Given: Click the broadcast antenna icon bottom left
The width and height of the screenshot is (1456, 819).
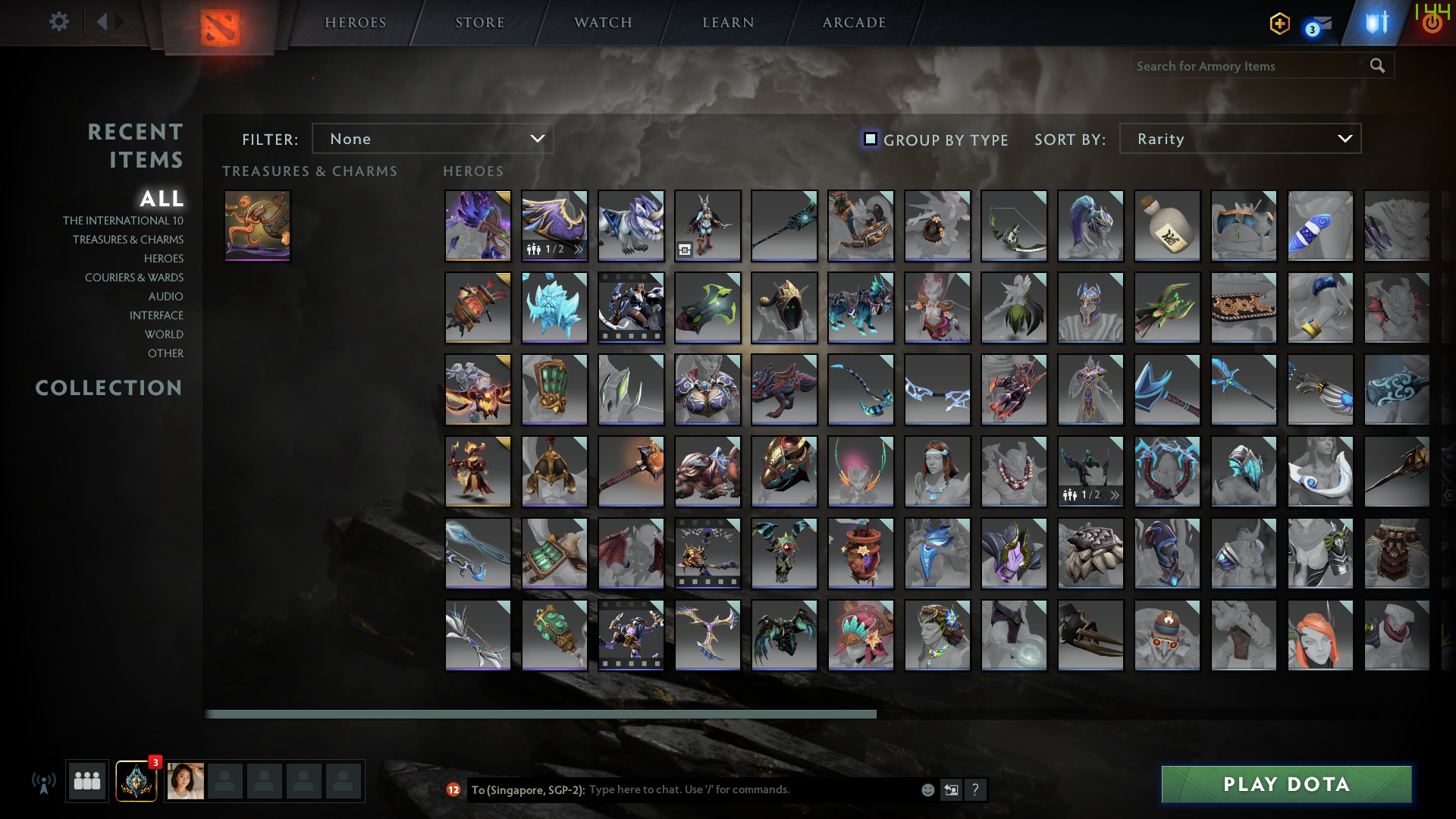Looking at the screenshot, I should 44,781.
